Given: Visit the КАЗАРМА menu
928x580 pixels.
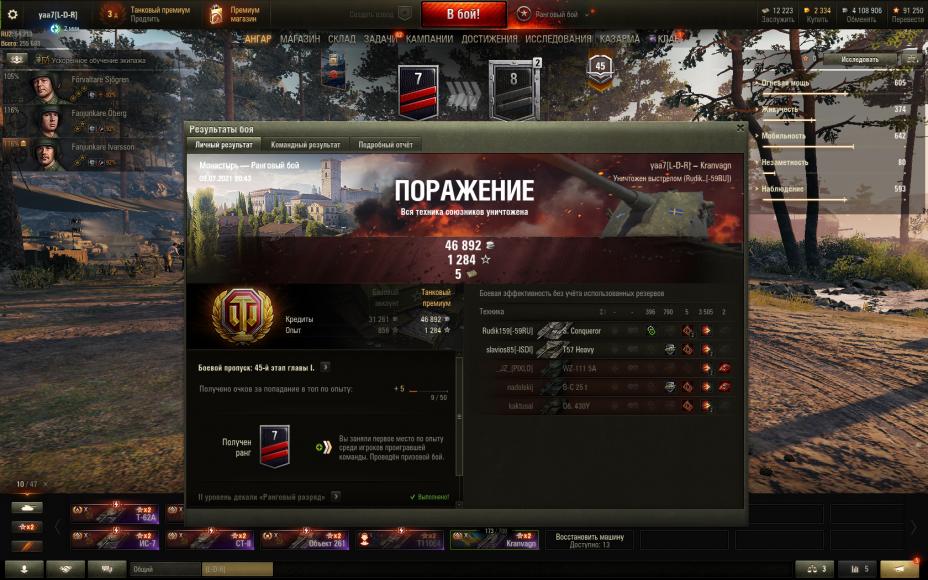Looking at the screenshot, I should pyautogui.click(x=620, y=39).
